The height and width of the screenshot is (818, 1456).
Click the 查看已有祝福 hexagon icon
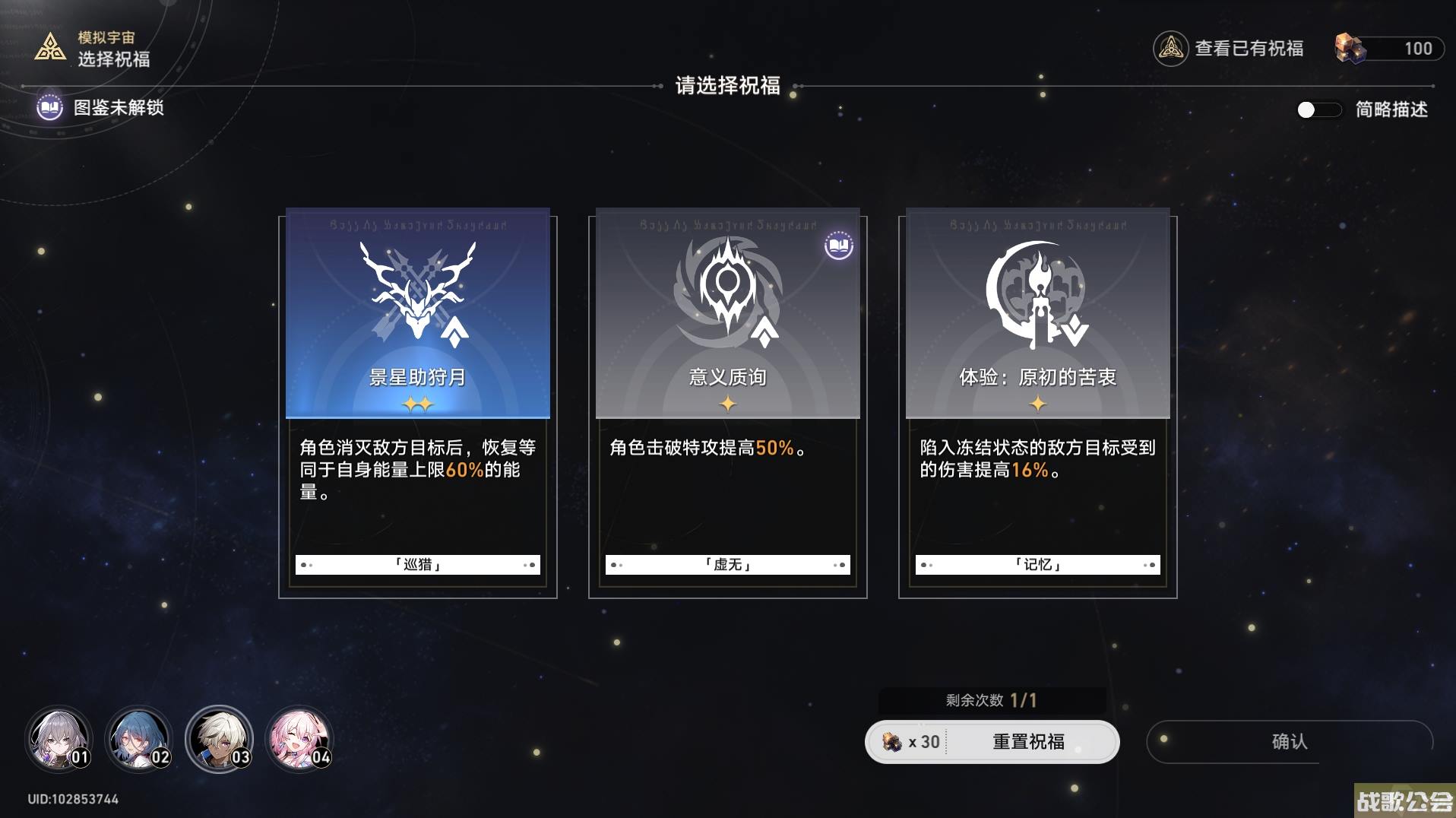tap(1170, 48)
